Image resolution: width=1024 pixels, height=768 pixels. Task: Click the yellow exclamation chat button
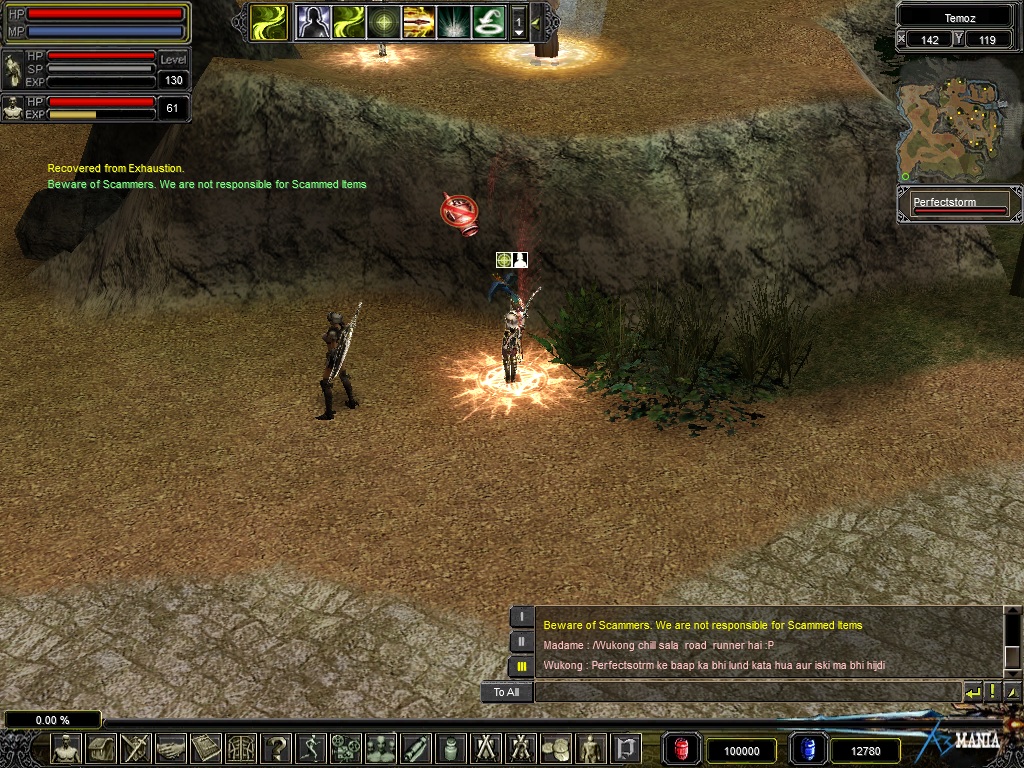[992, 692]
